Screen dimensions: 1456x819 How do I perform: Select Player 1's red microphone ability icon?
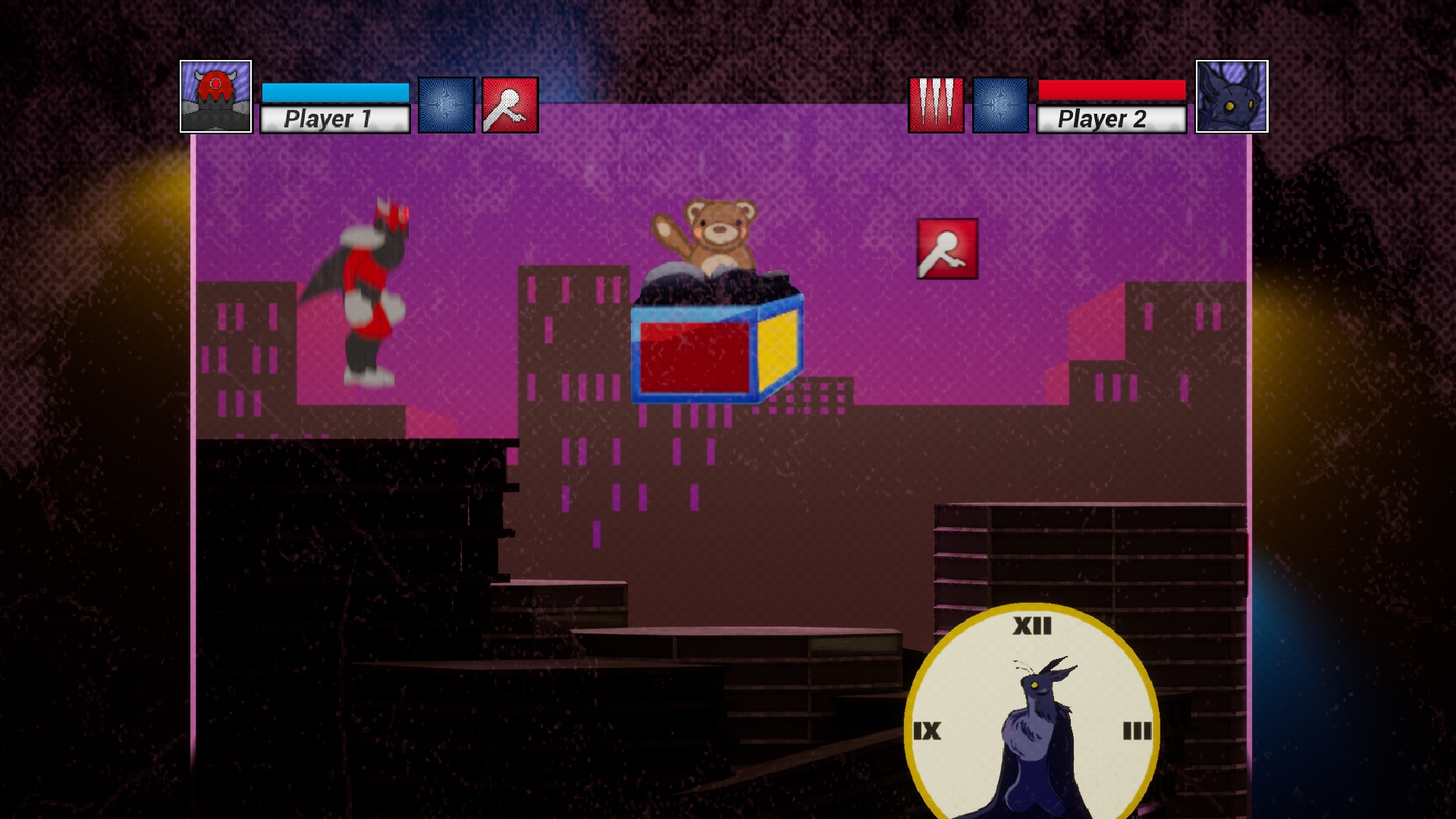(507, 105)
